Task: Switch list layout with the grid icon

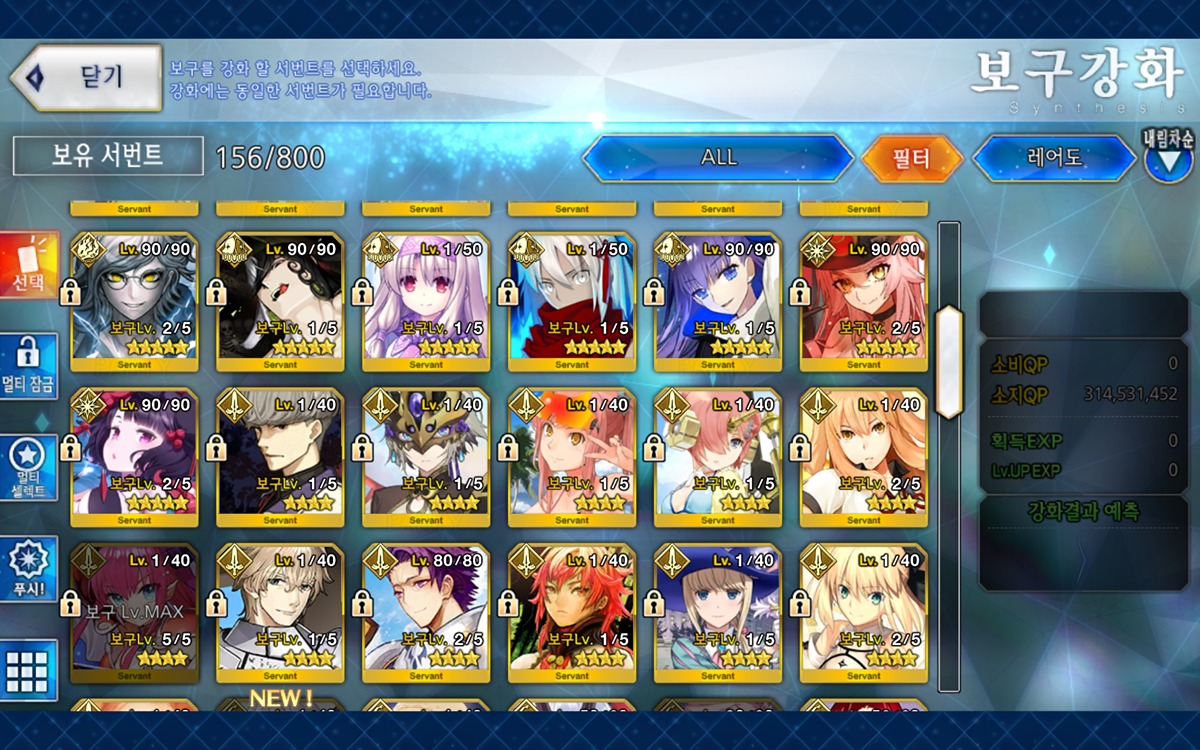Action: (x=29, y=670)
